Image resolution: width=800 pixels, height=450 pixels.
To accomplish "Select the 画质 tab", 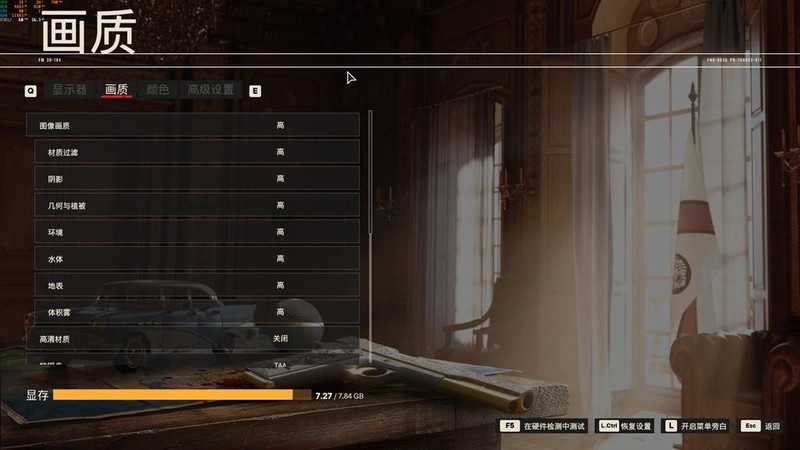I will pyautogui.click(x=116, y=90).
